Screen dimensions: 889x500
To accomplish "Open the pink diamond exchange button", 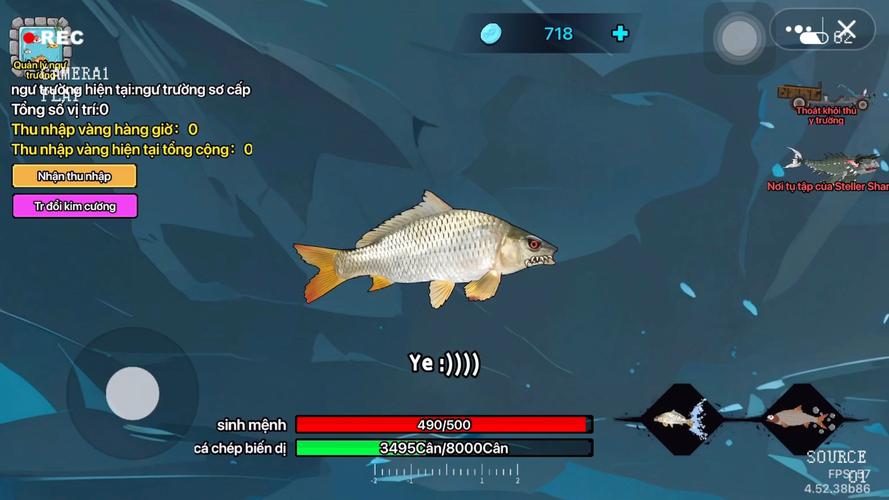I will (x=74, y=206).
